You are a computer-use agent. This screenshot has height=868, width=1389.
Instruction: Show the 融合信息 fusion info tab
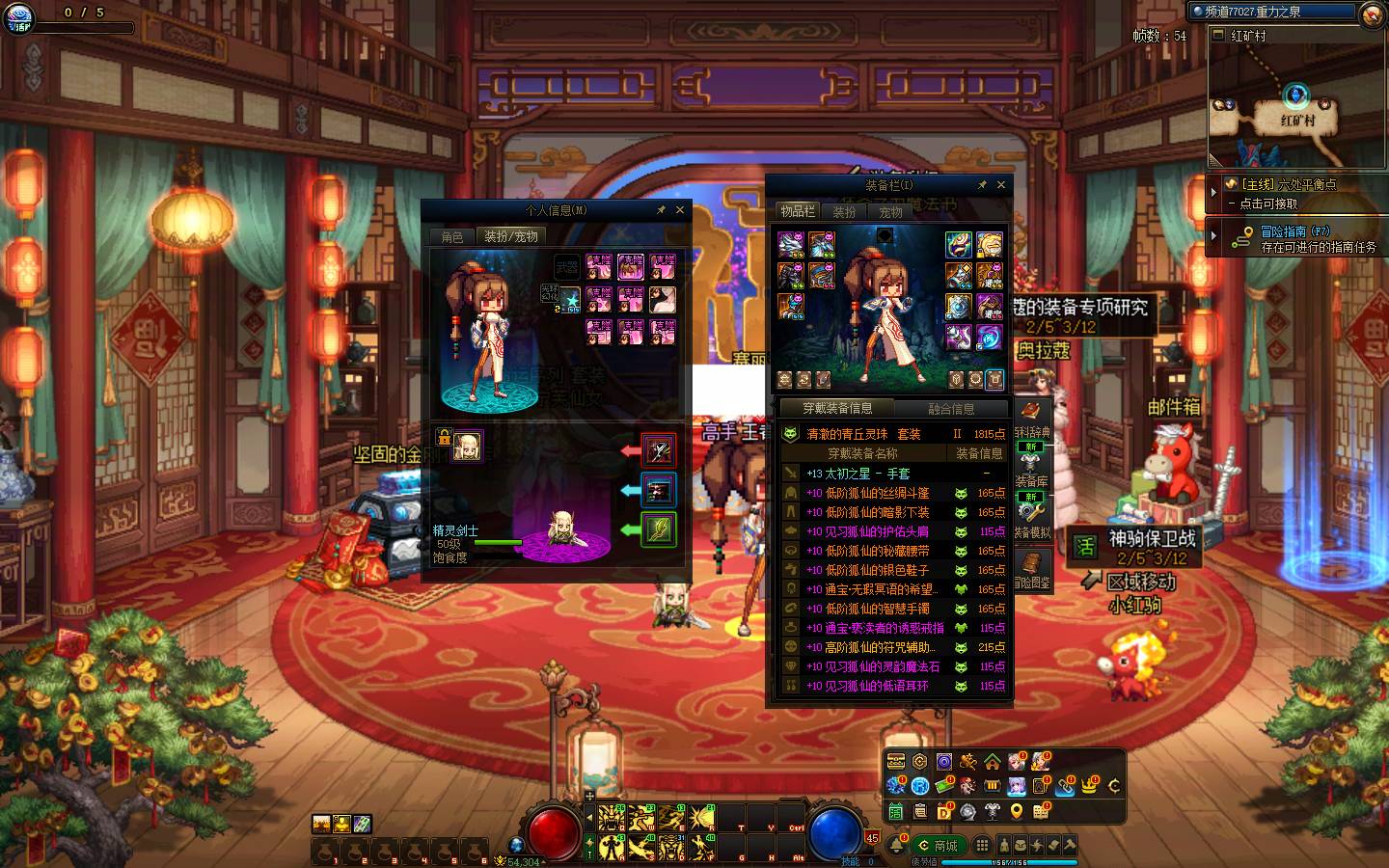[950, 409]
